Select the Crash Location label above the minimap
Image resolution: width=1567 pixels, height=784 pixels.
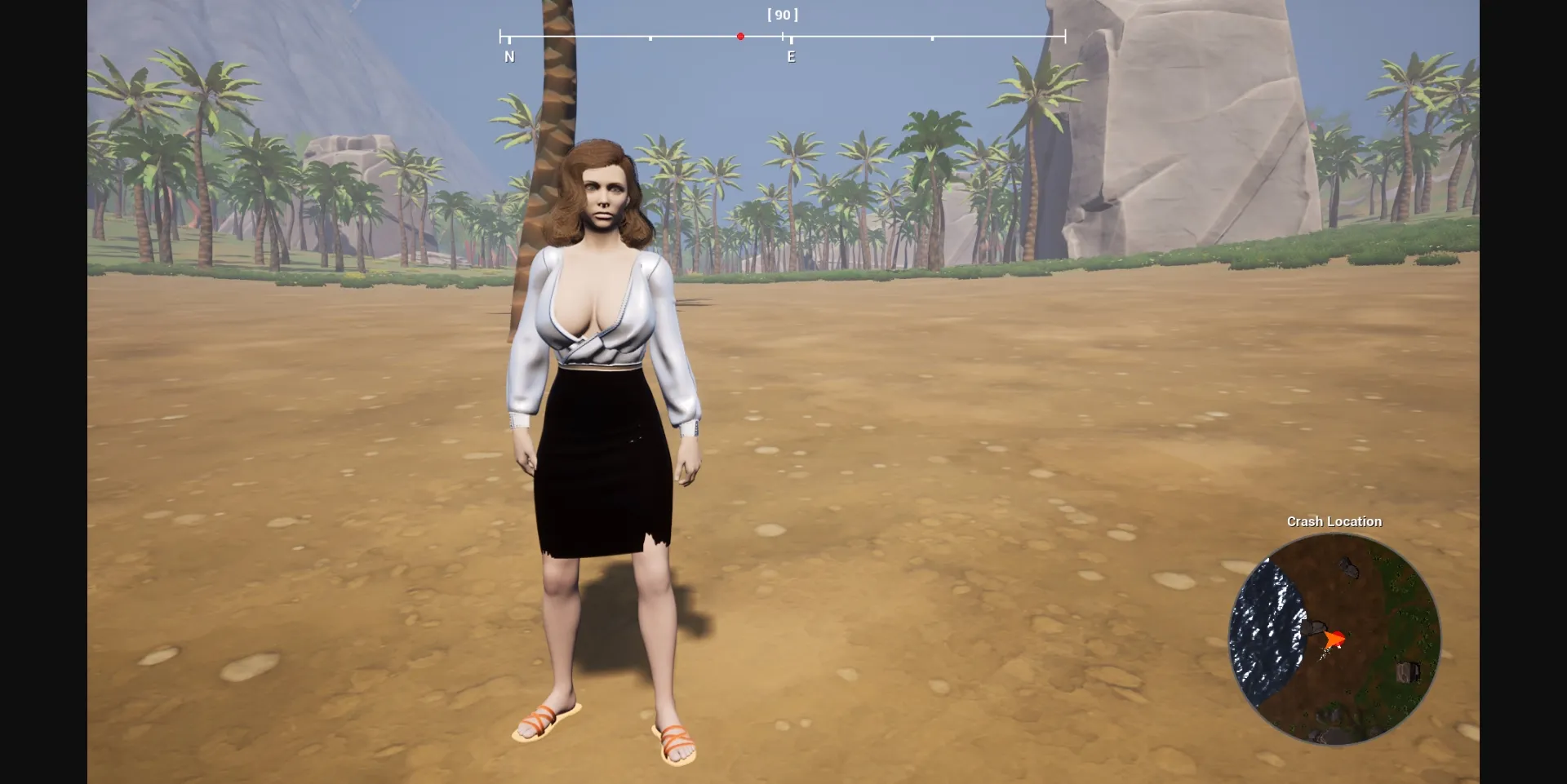[x=1335, y=521]
